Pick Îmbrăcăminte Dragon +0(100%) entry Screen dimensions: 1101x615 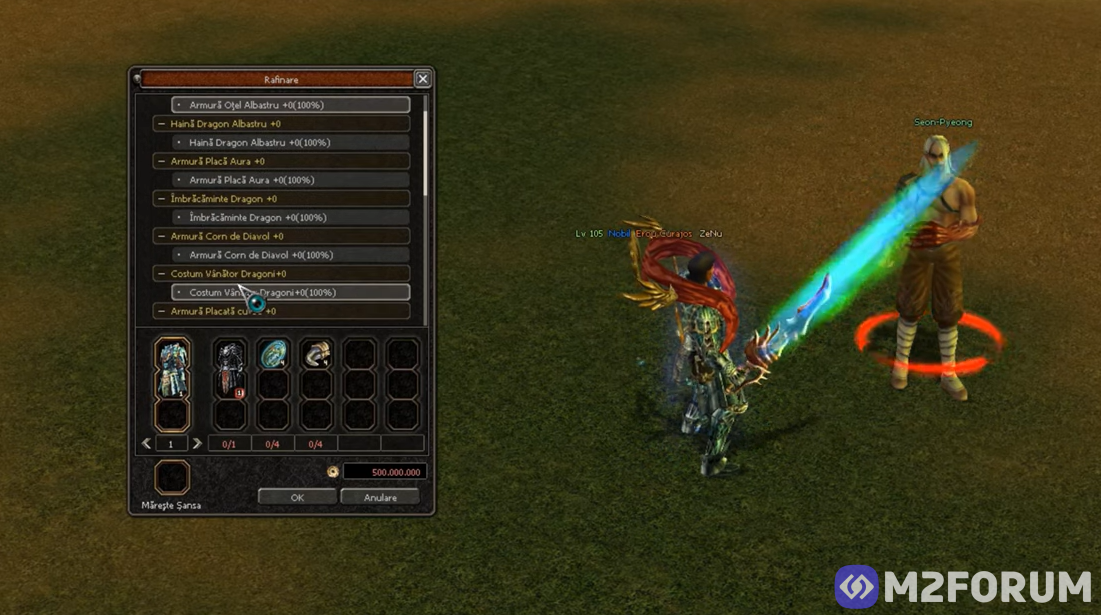tap(290, 218)
